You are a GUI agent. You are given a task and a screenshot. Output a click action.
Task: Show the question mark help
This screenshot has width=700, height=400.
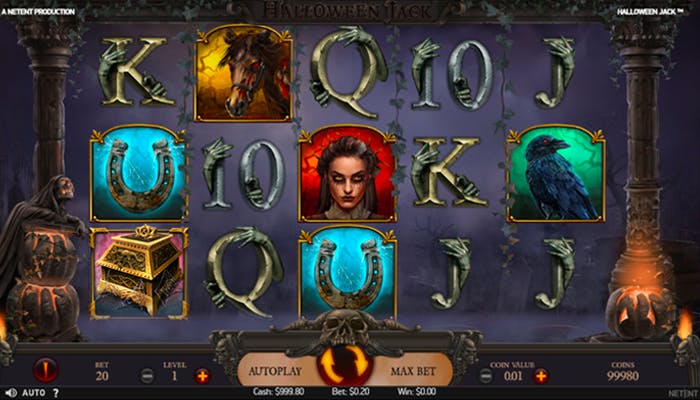click(56, 393)
